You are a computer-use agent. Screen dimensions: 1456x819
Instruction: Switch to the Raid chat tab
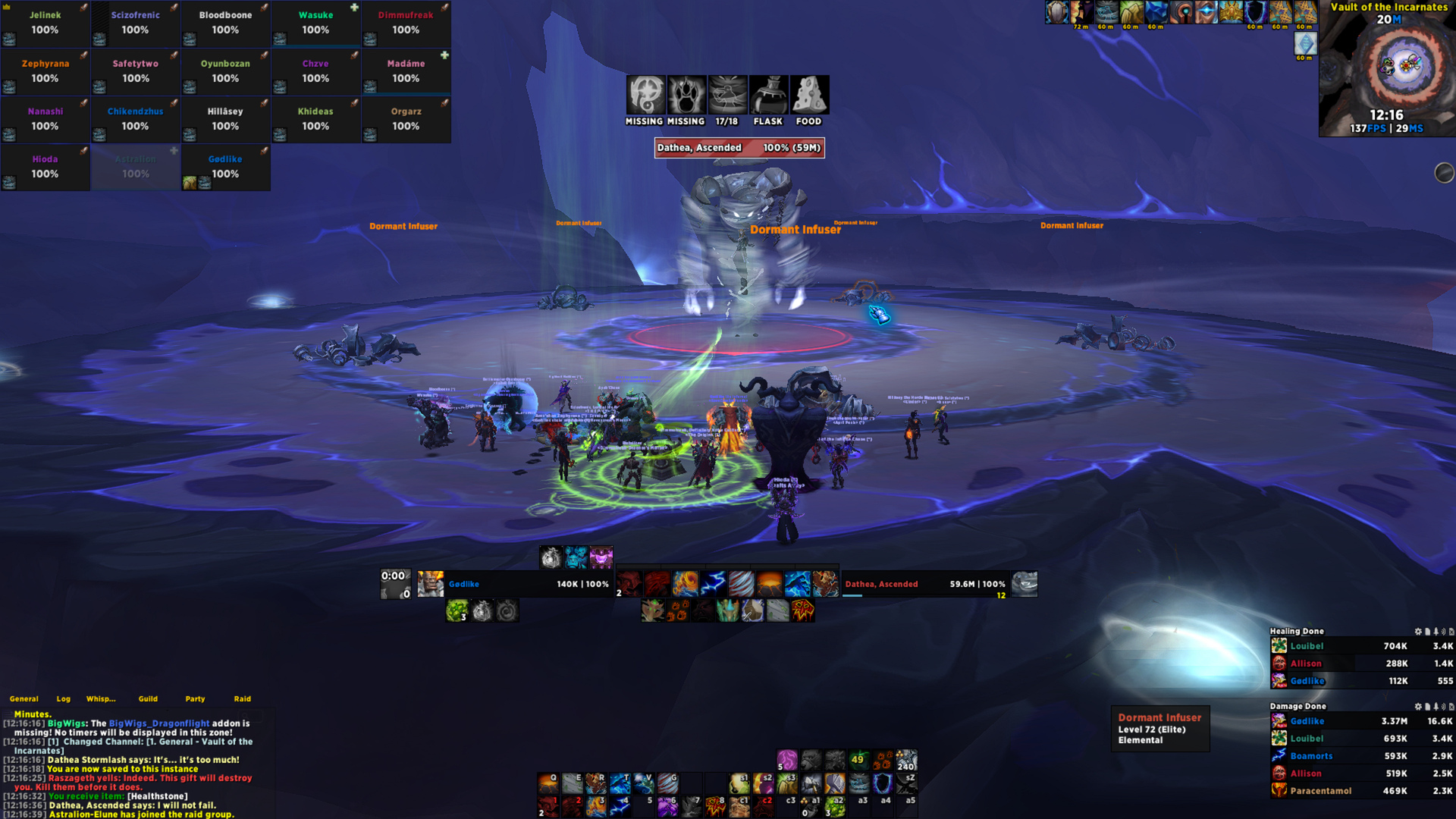242,699
